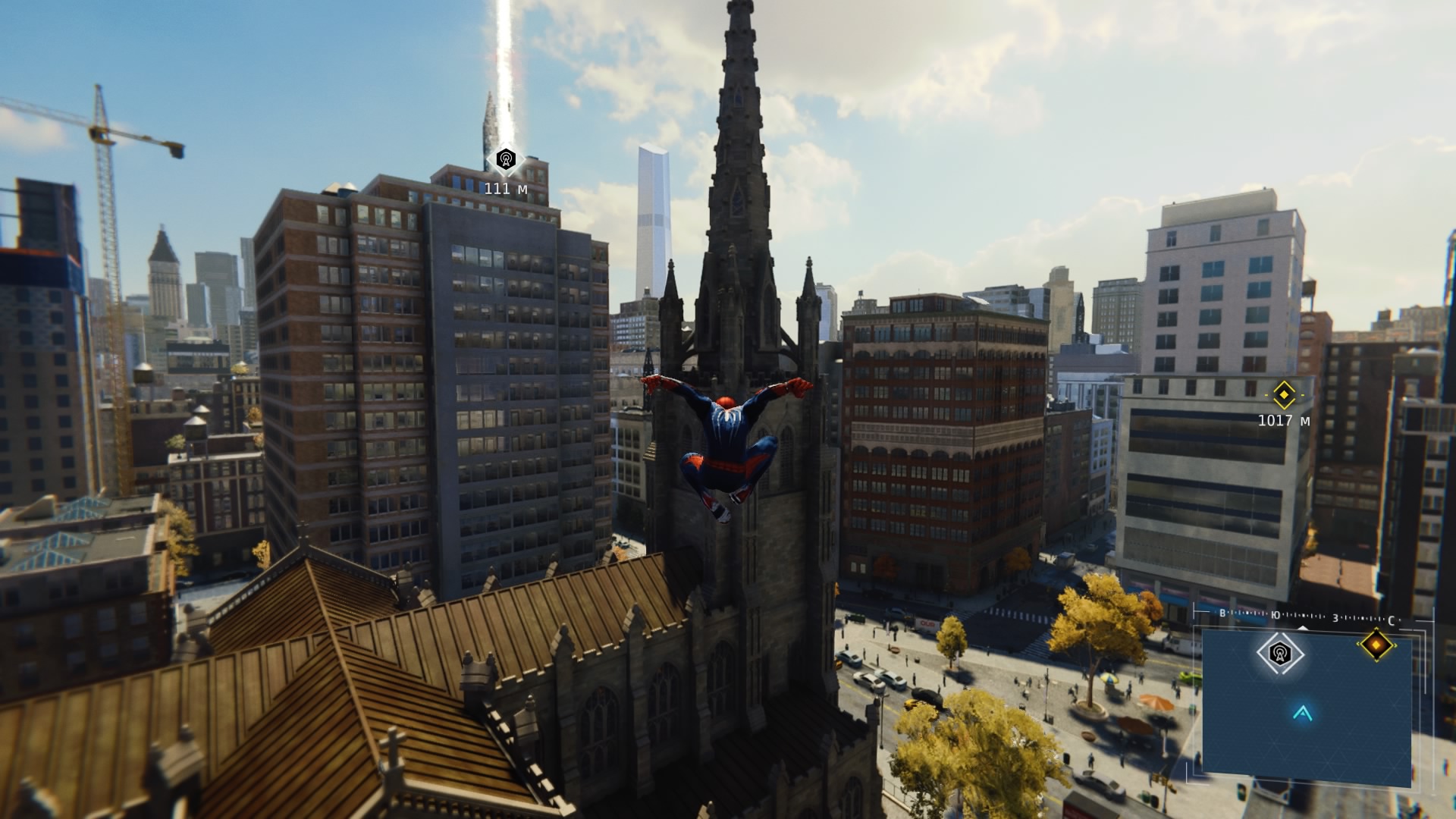Click the tower icon on the minimap
1456x819 pixels.
1280,652
